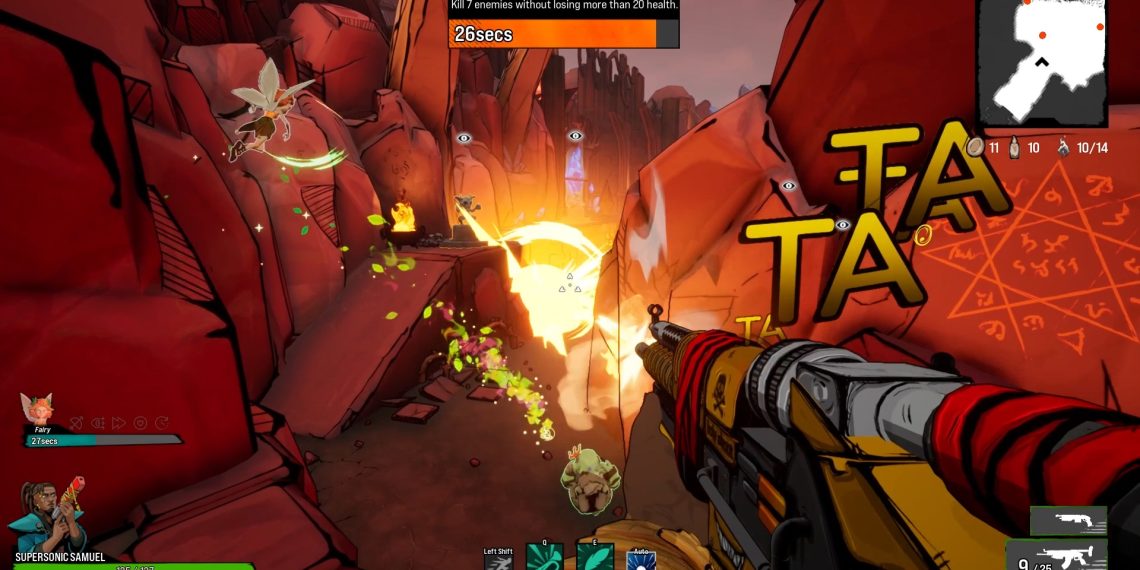This screenshot has width=1140, height=570.
Task: Click the minimap in the corner
Action: (x=1042, y=62)
